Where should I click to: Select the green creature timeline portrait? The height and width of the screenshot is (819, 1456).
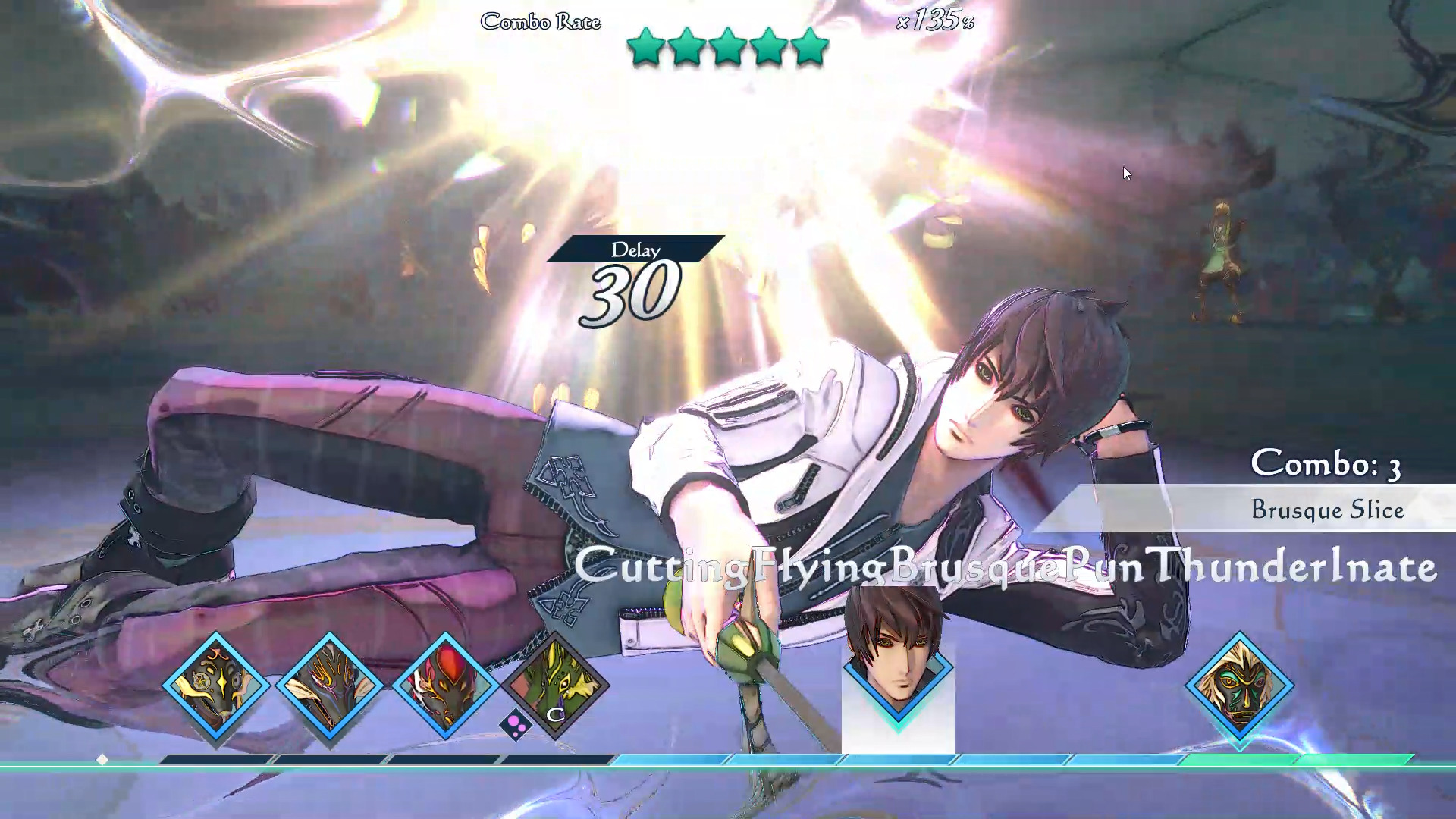[555, 684]
